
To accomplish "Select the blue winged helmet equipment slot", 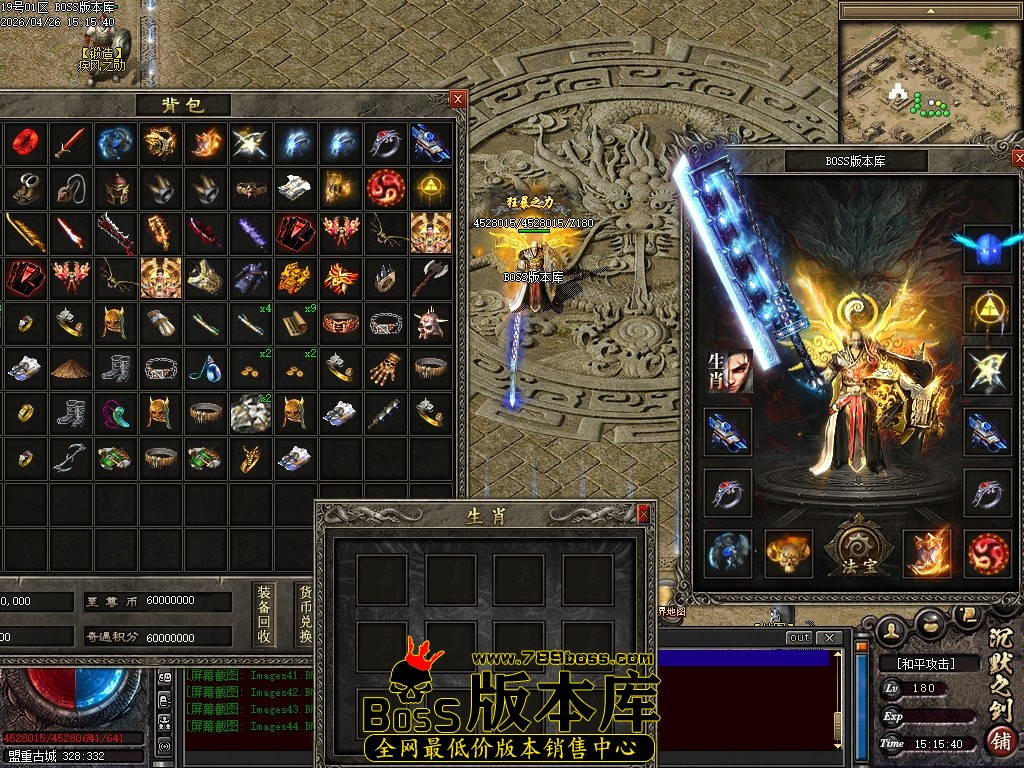I will point(987,248).
